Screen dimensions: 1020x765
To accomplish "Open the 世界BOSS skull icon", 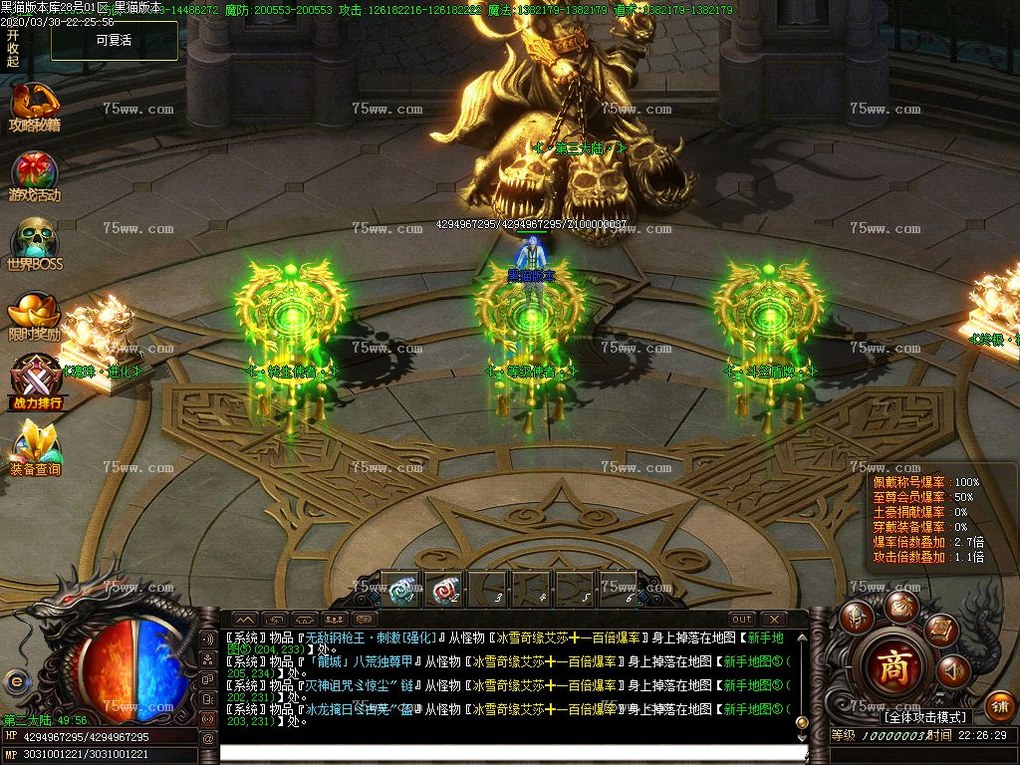I will [35, 243].
